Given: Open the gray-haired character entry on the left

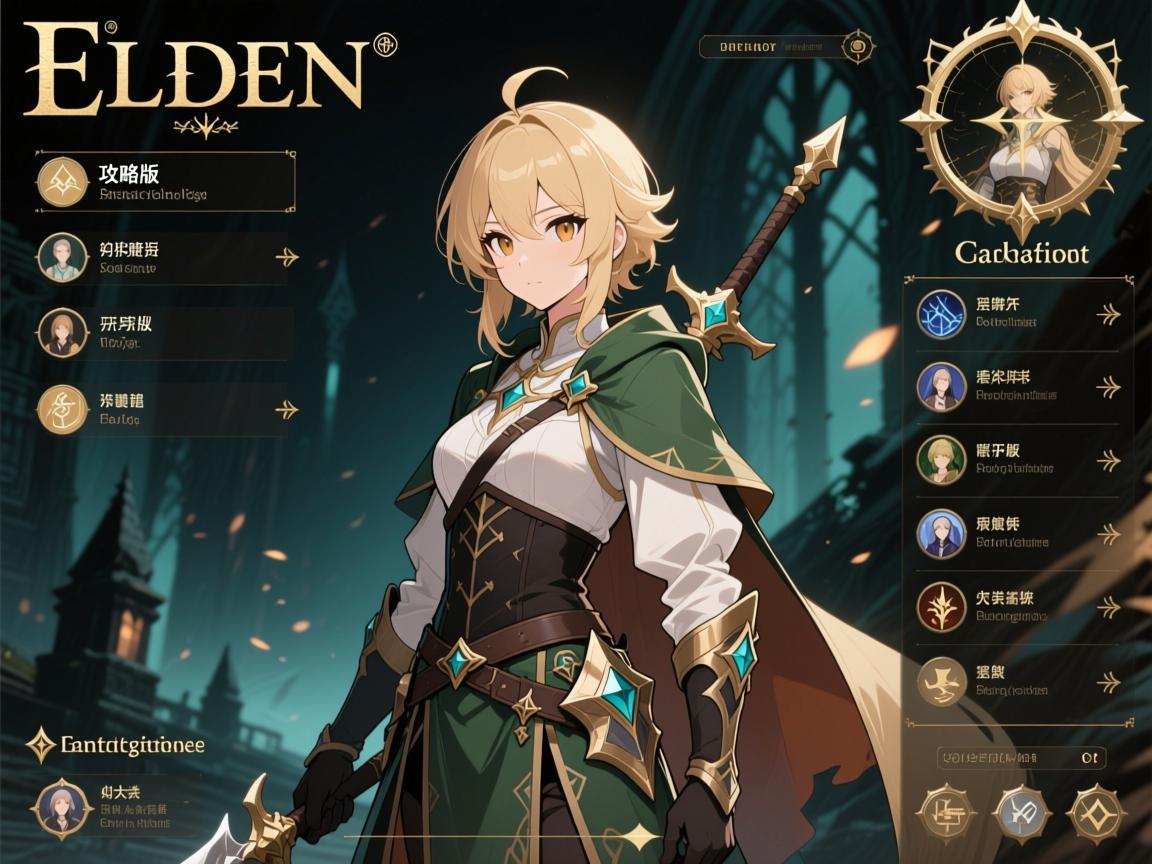Looking at the screenshot, I should coord(160,257).
